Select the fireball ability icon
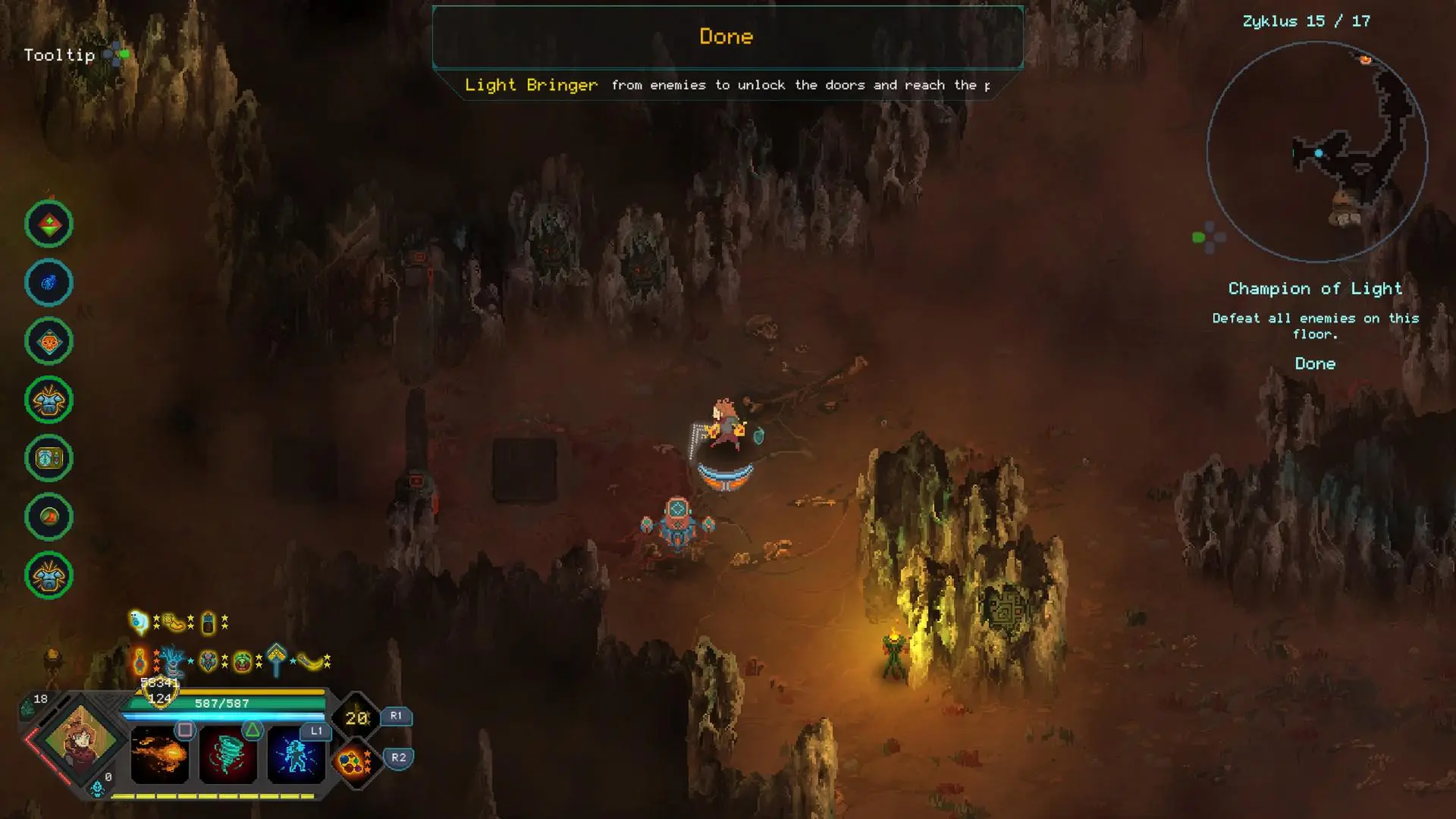The width and height of the screenshot is (1456, 819). (x=159, y=755)
